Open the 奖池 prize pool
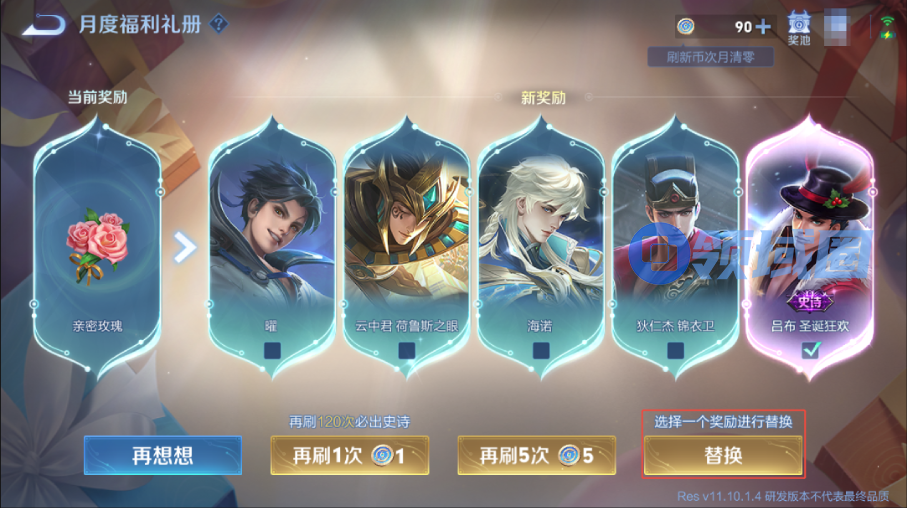The image size is (907, 508). [x=799, y=27]
